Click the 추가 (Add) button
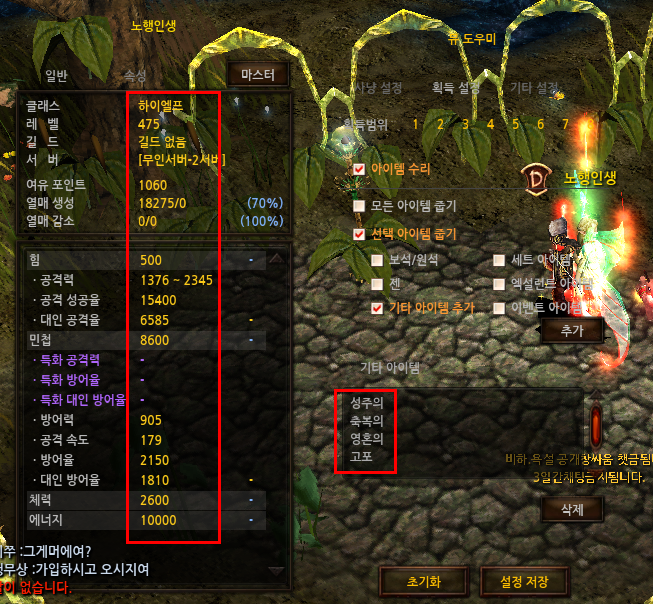 point(571,331)
